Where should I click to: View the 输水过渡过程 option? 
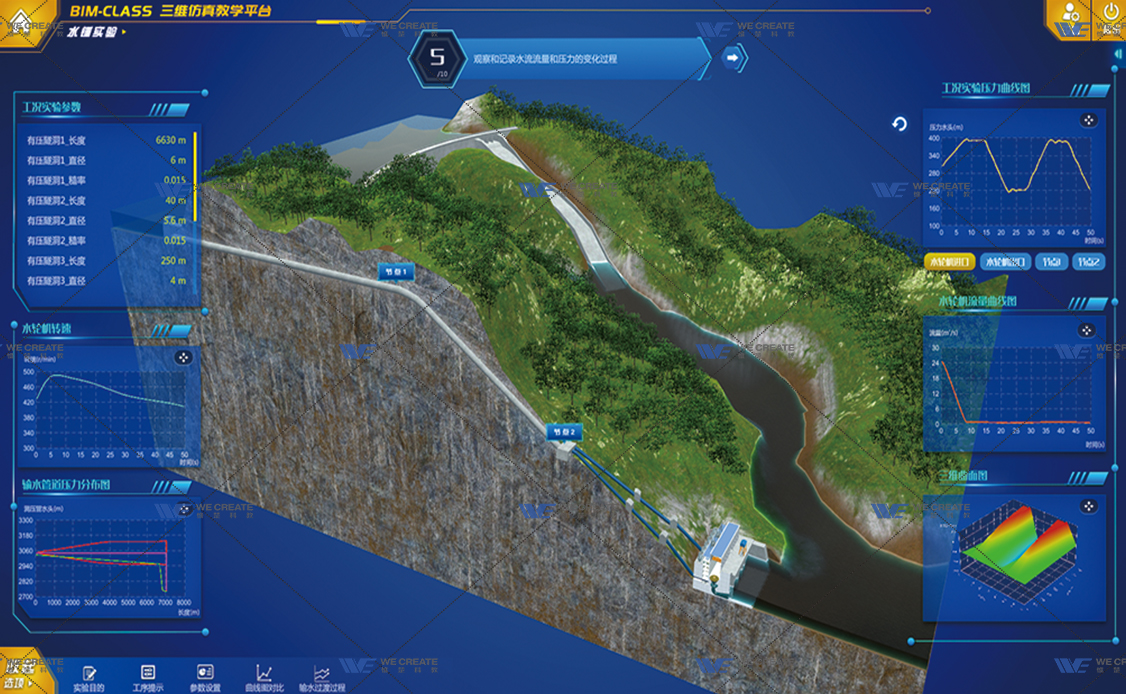(x=322, y=677)
